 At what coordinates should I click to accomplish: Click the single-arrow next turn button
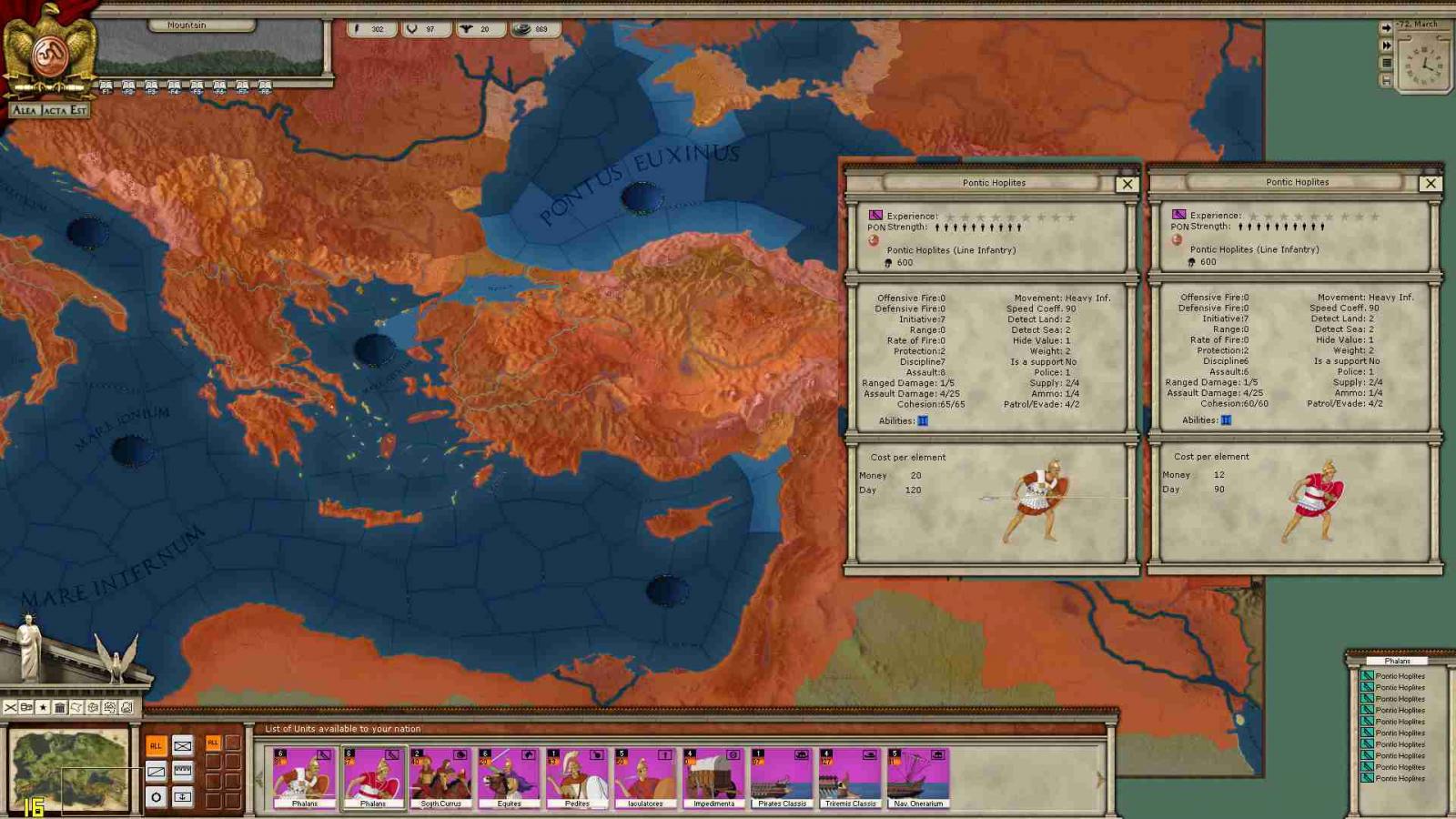click(x=1386, y=28)
